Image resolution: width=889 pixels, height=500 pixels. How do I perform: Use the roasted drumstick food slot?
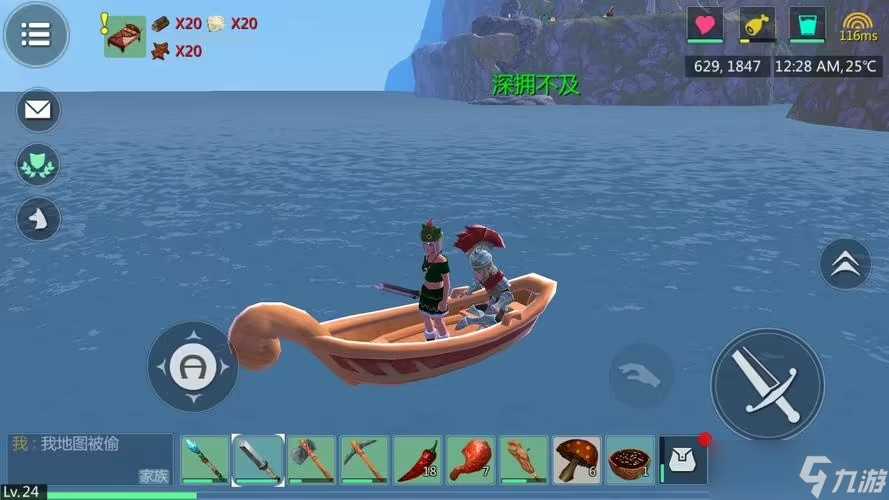(470, 460)
